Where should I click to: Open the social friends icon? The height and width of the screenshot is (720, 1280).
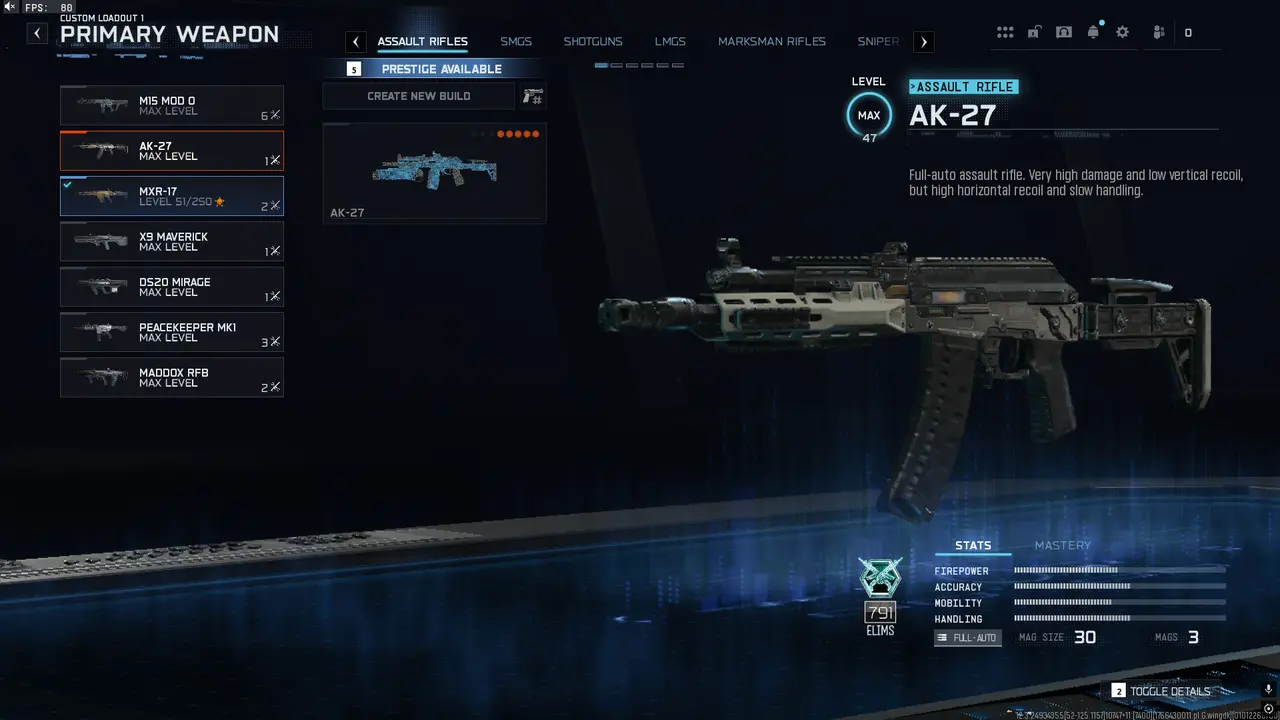pyautogui.click(x=1157, y=31)
